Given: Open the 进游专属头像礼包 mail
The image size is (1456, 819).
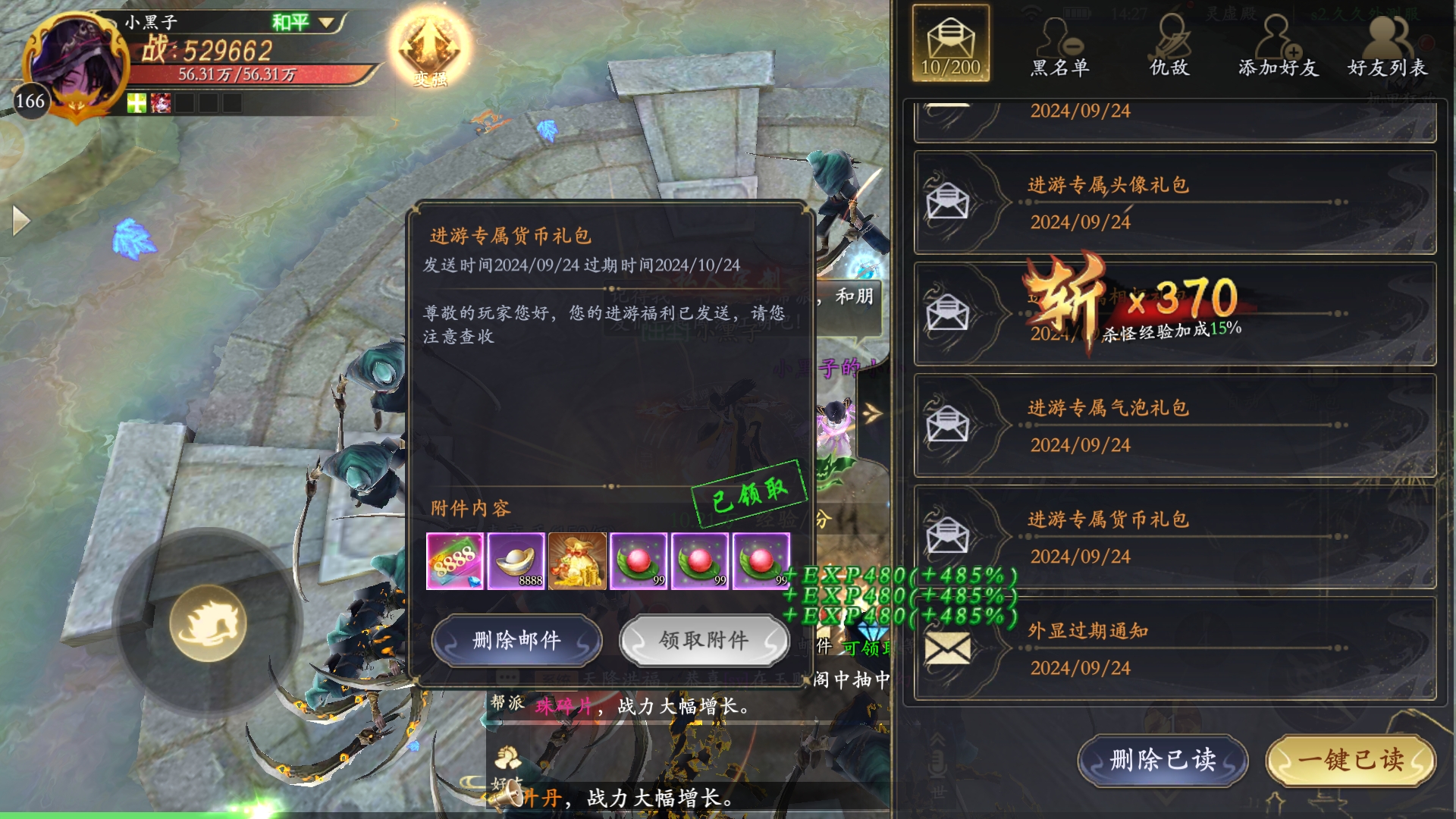Looking at the screenshot, I should pyautogui.click(x=1175, y=202).
